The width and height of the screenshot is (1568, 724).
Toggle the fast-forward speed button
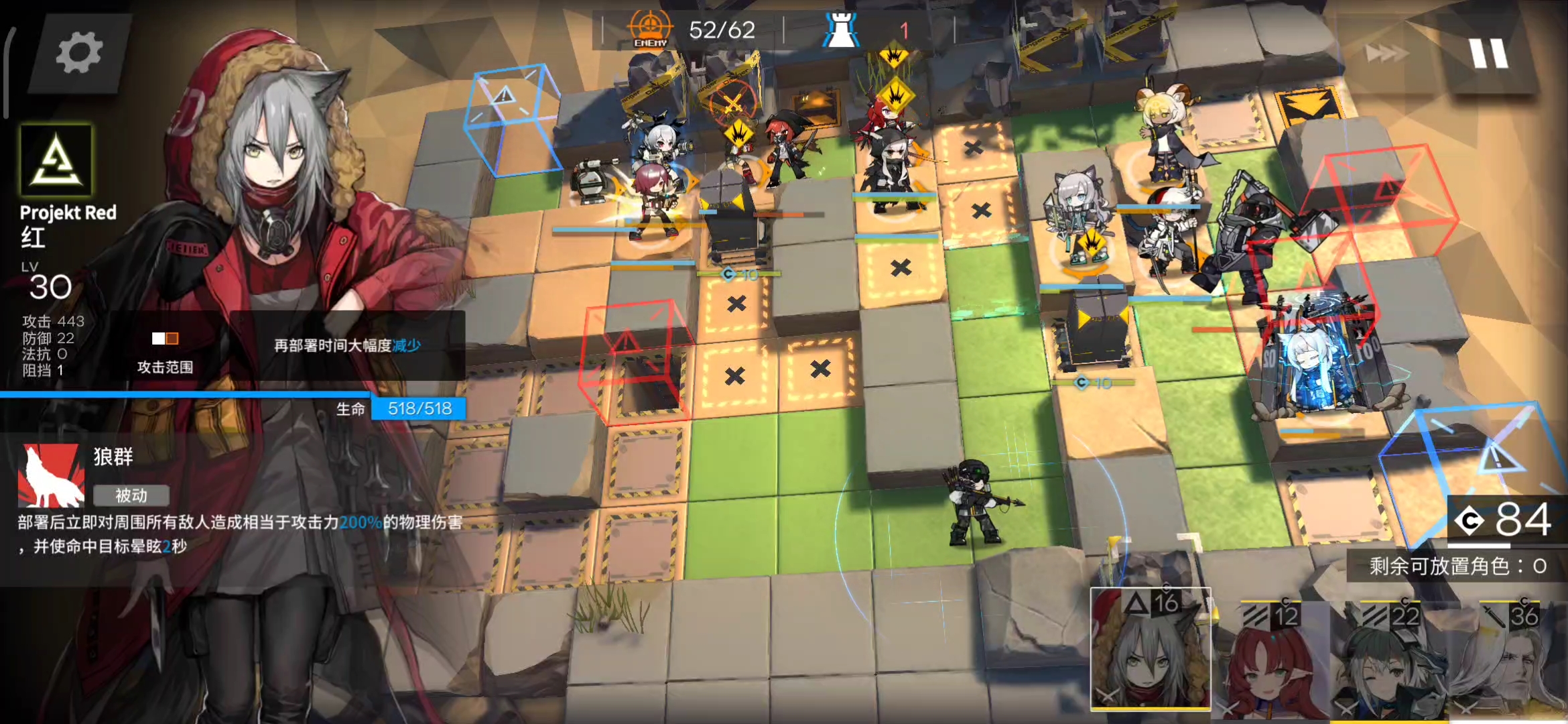[x=1387, y=53]
